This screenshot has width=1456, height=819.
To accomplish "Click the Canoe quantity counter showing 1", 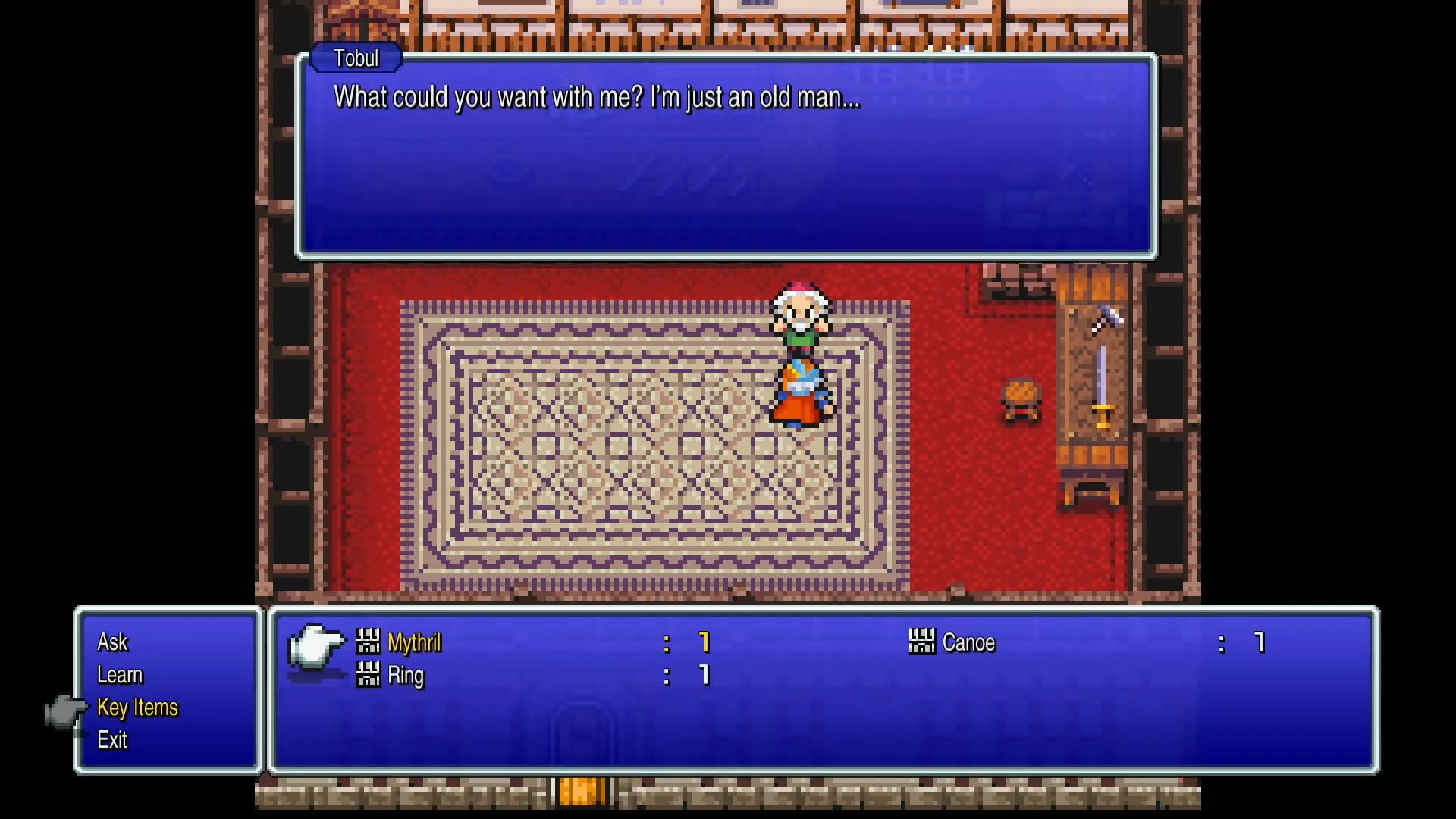I will pos(1259,642).
